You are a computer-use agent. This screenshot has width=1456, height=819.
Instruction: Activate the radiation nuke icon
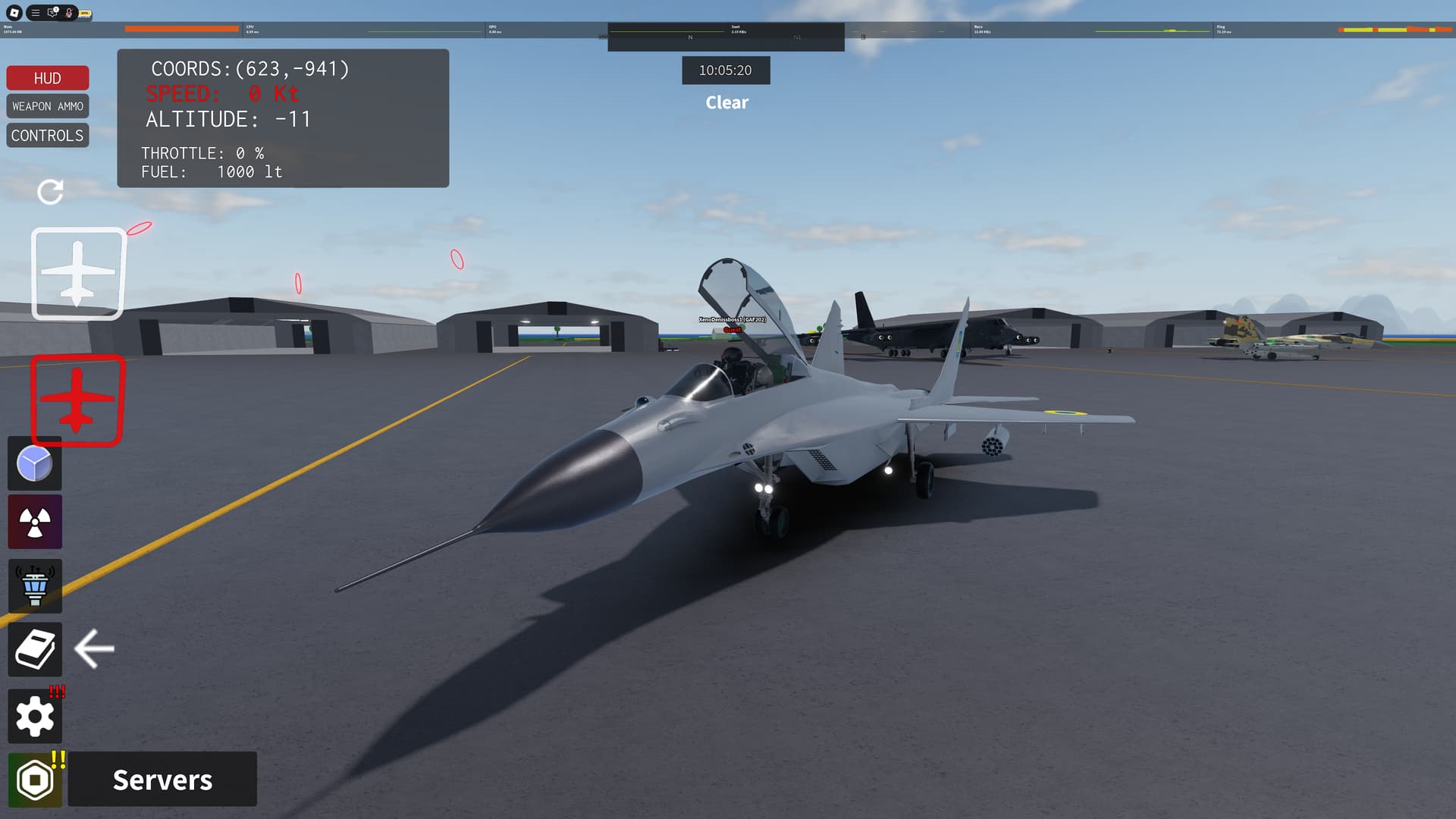click(x=35, y=522)
